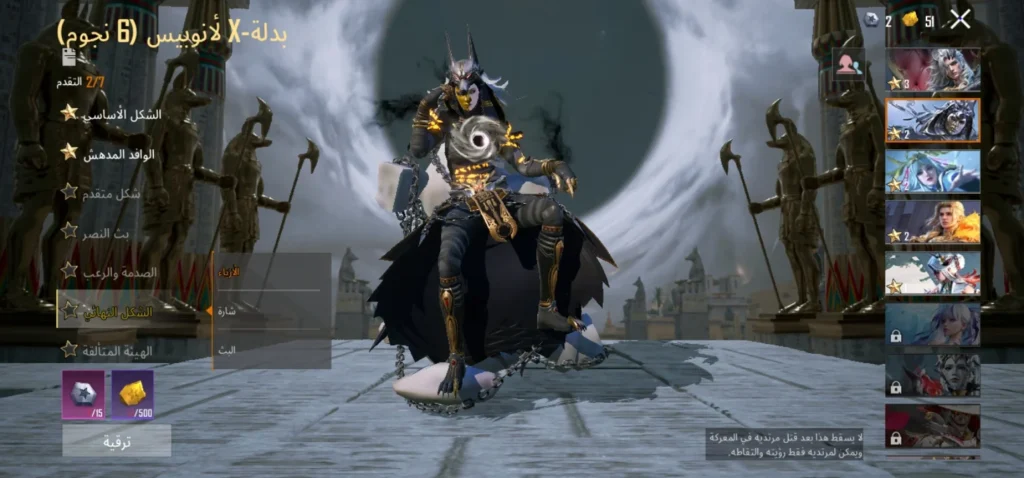Open the gold nugget material item

132,394
